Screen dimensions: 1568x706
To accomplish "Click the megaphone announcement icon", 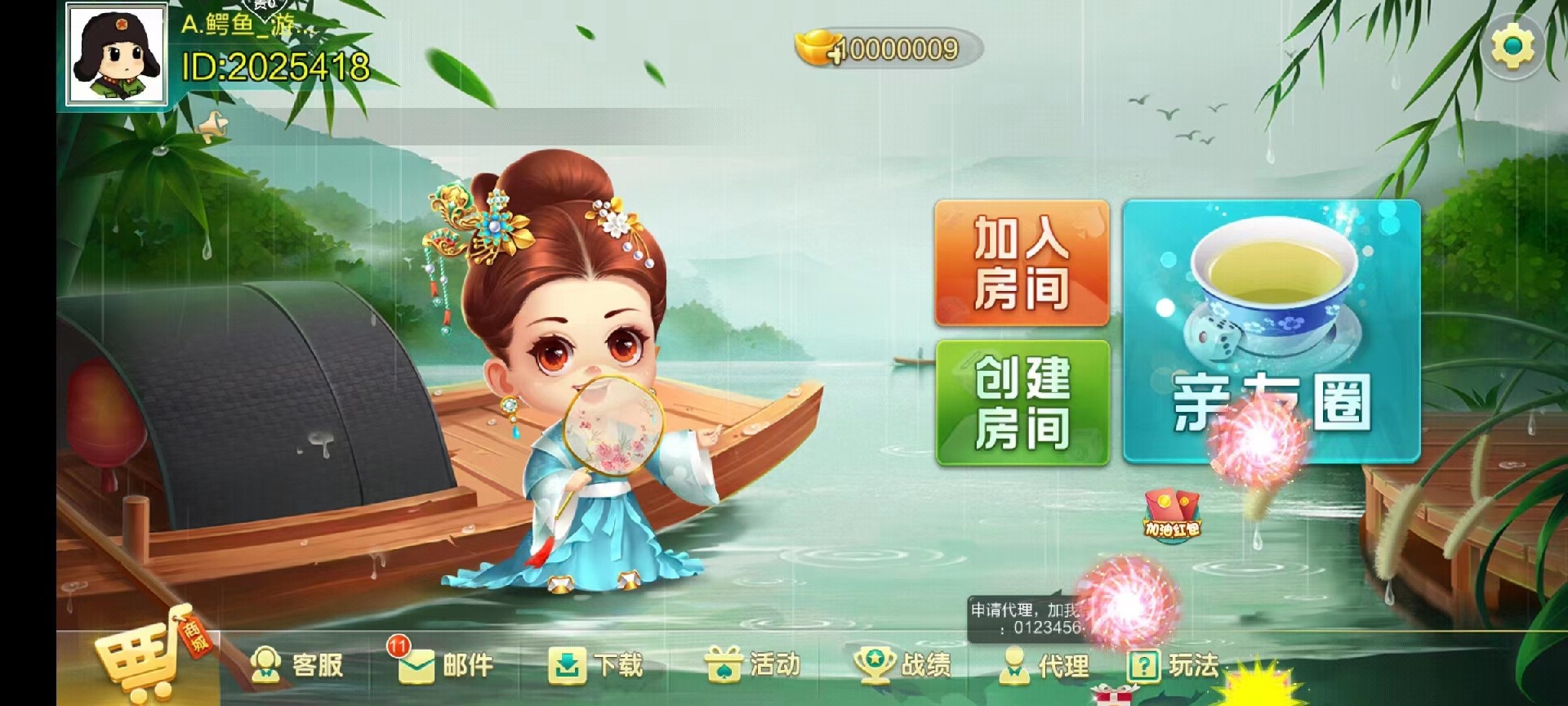I will pyautogui.click(x=211, y=124).
